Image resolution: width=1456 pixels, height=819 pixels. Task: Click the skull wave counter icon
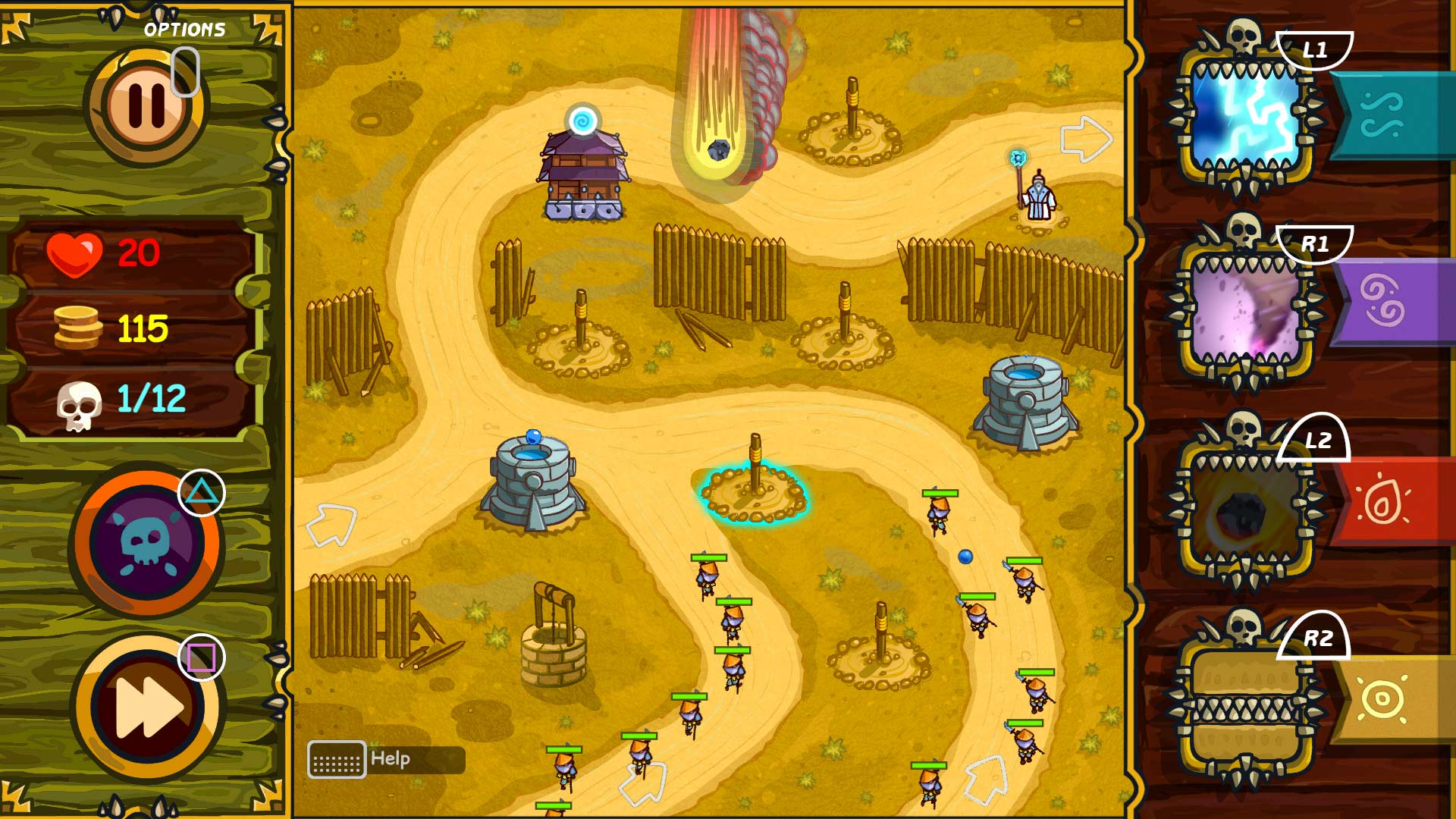(x=80, y=398)
